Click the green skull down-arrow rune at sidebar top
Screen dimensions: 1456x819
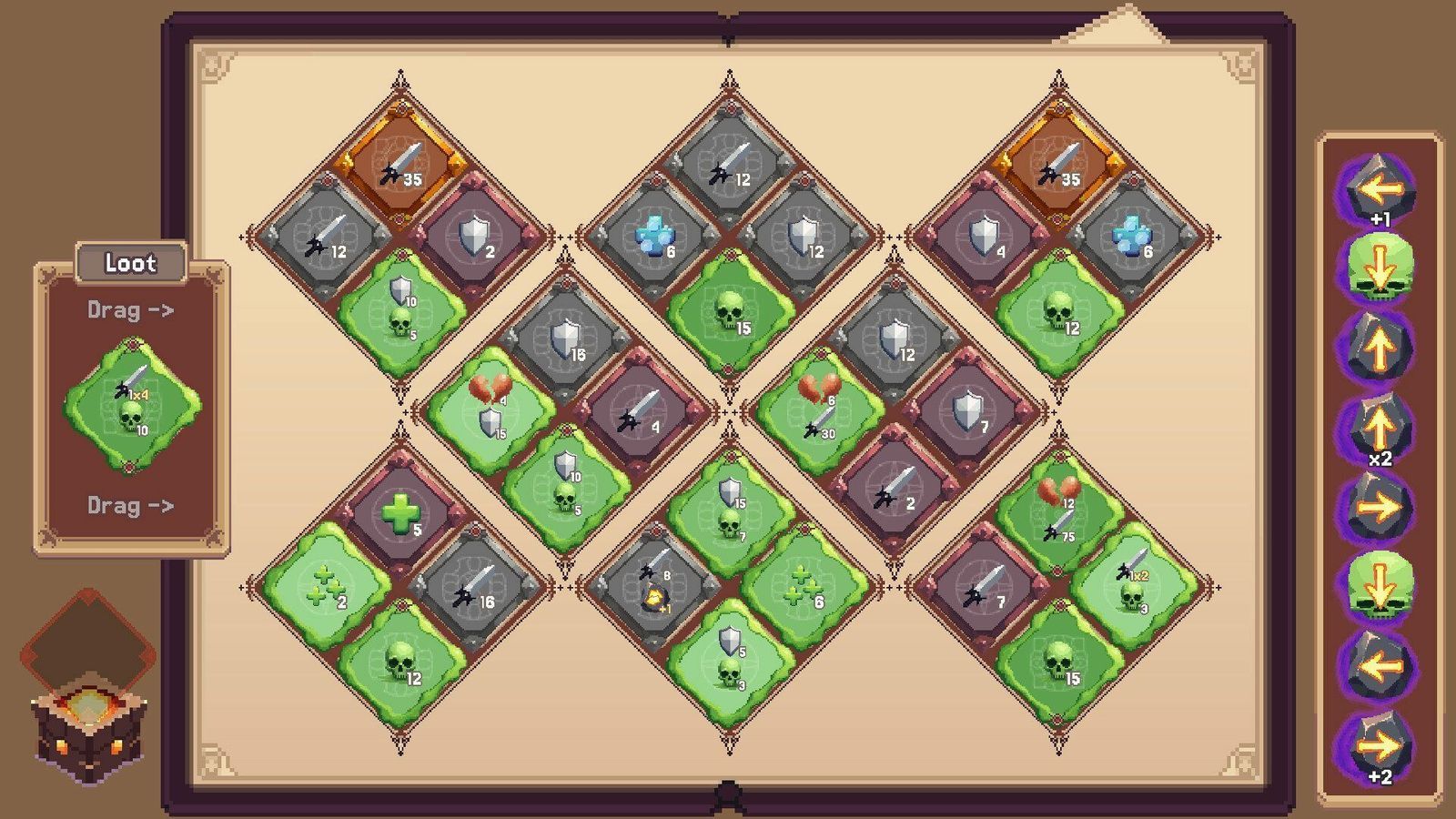pos(1383,267)
